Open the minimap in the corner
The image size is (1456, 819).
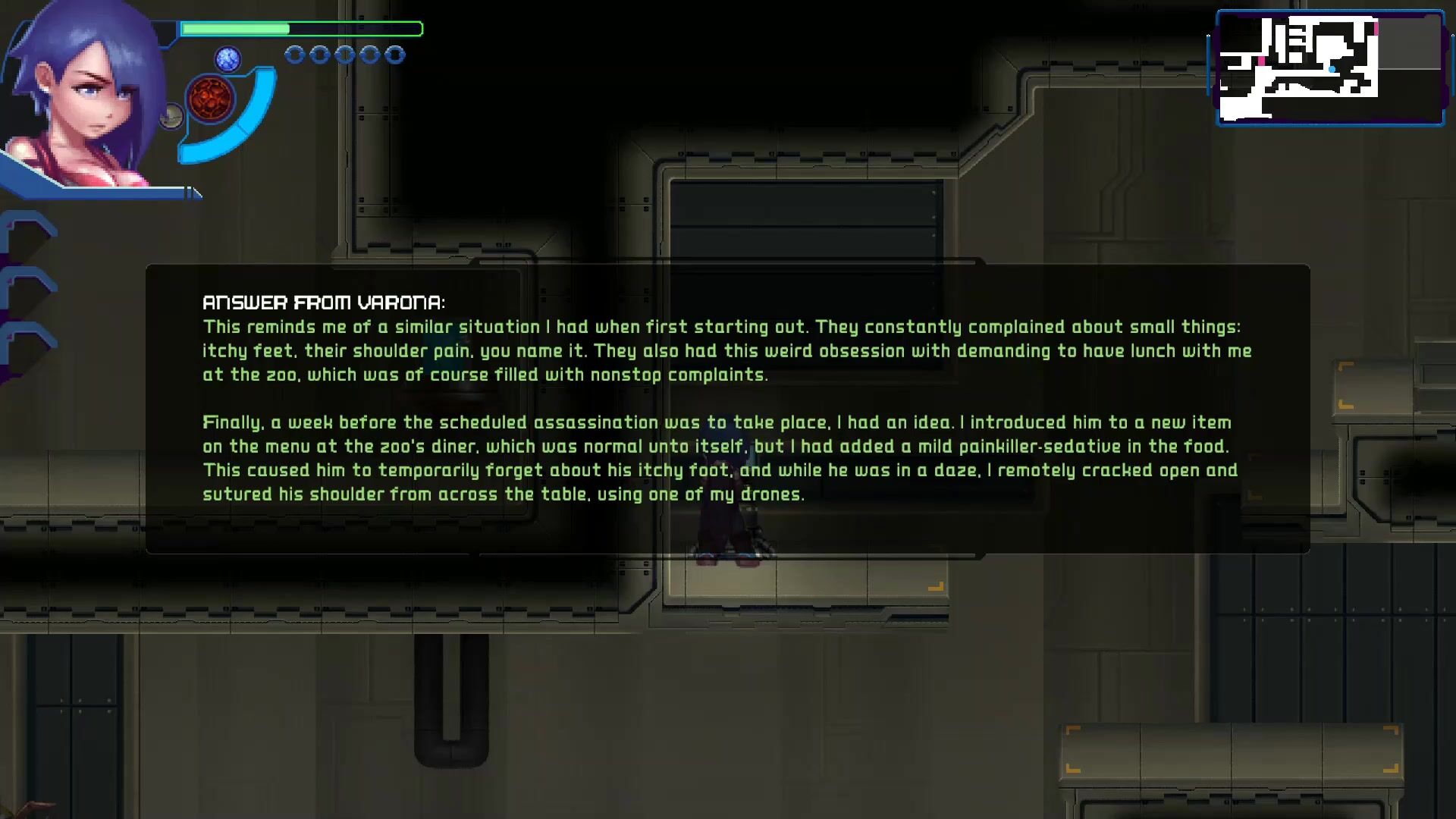[1330, 68]
